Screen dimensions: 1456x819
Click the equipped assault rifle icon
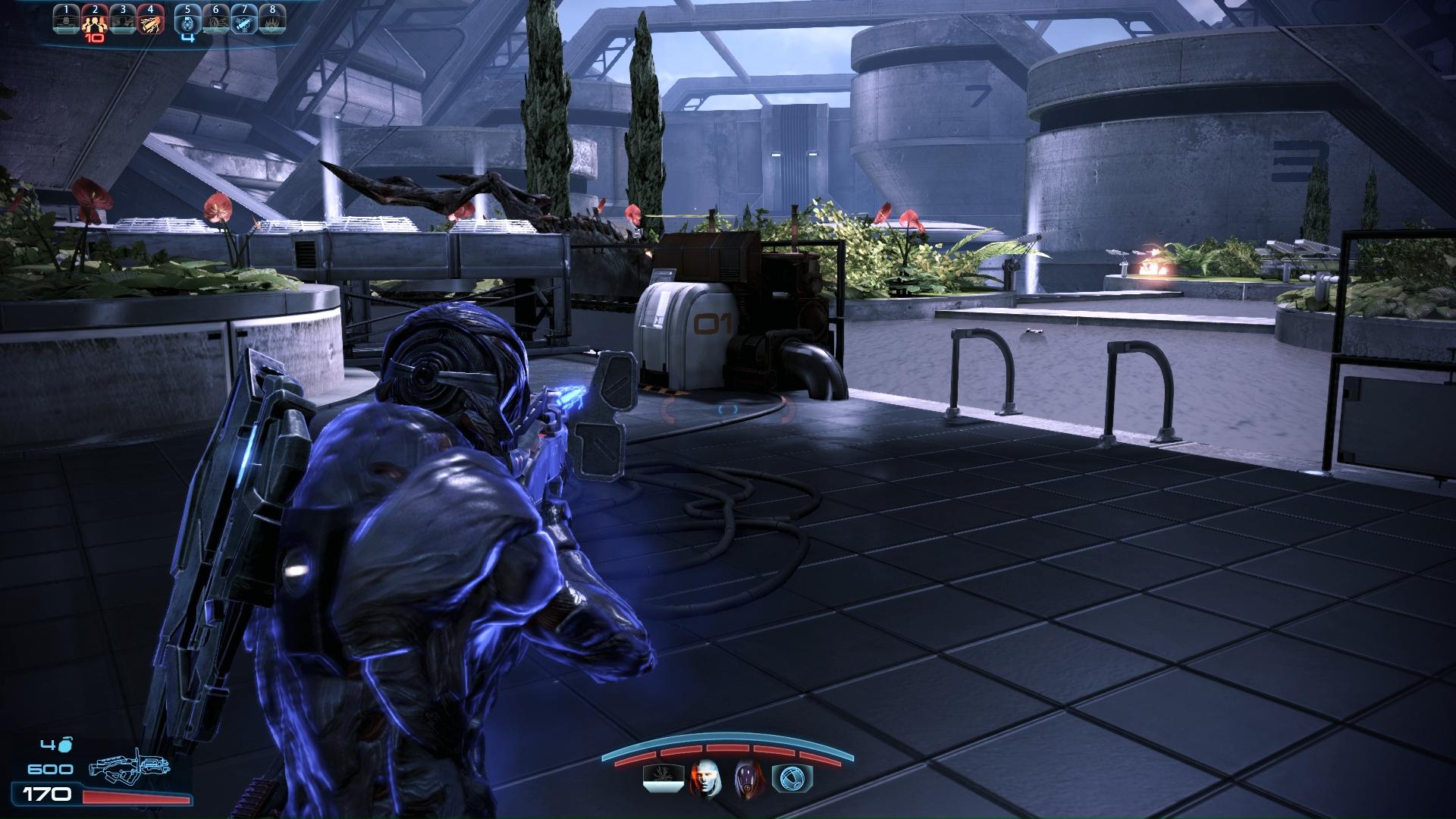coord(127,773)
